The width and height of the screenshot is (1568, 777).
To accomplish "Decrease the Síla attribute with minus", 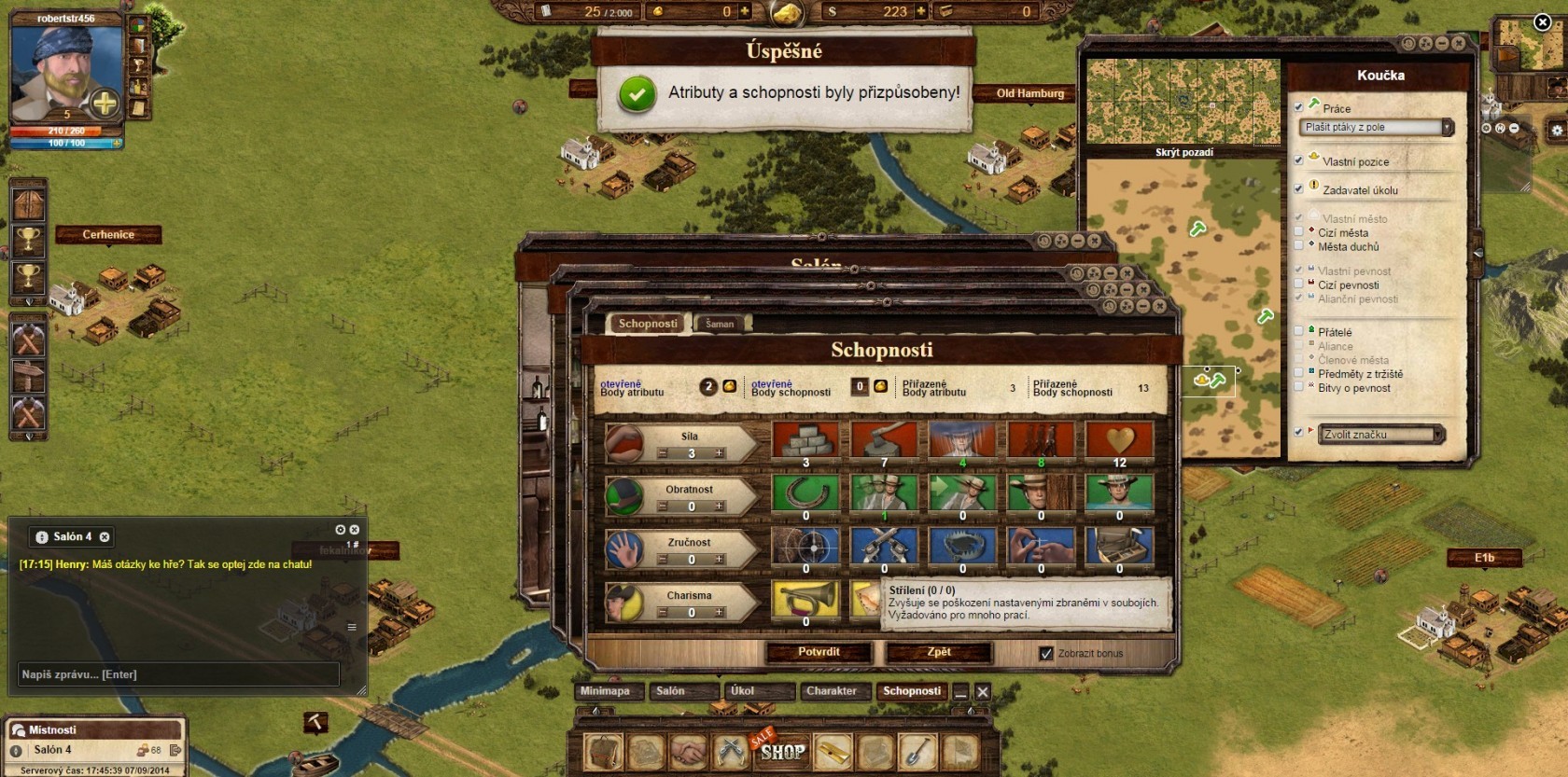I will tap(663, 453).
